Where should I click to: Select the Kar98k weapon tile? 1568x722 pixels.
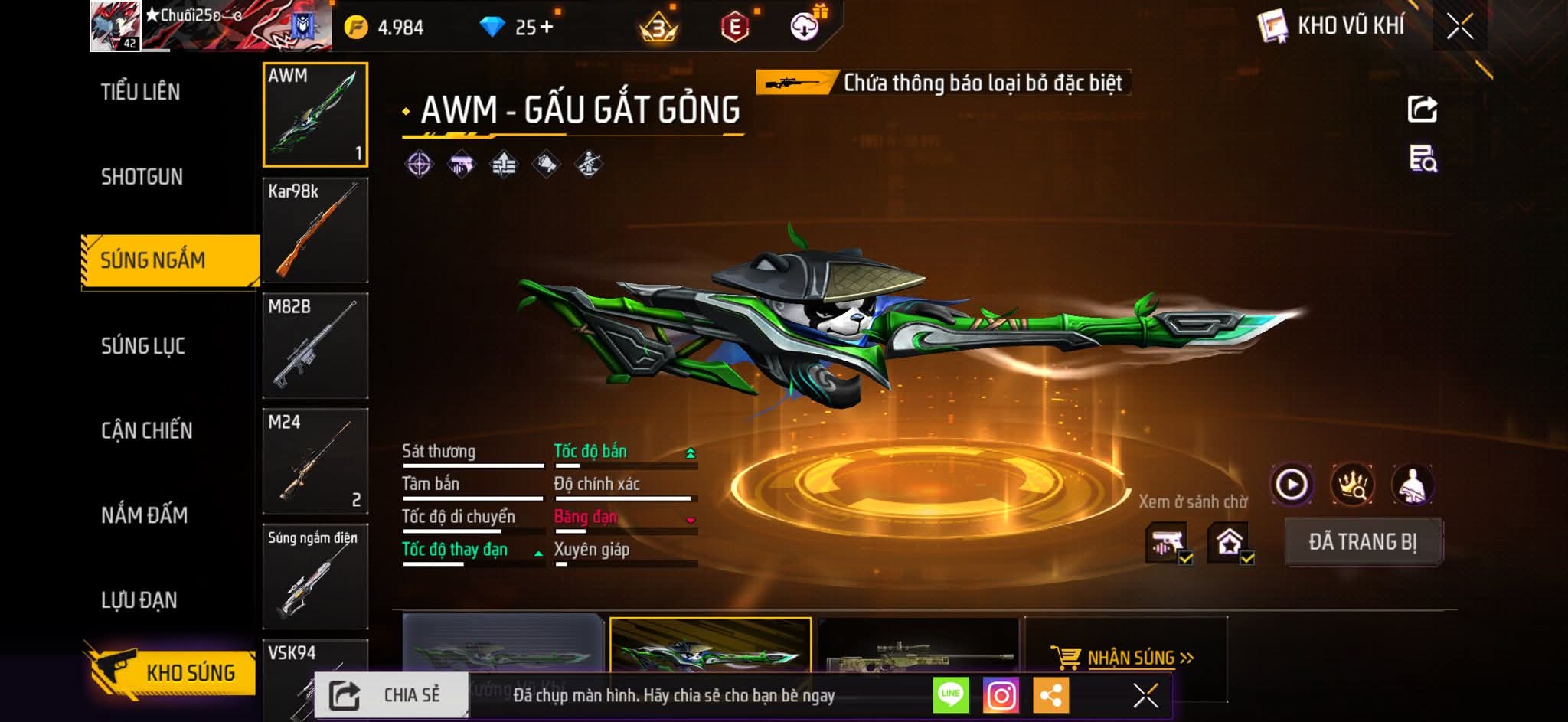click(x=315, y=230)
